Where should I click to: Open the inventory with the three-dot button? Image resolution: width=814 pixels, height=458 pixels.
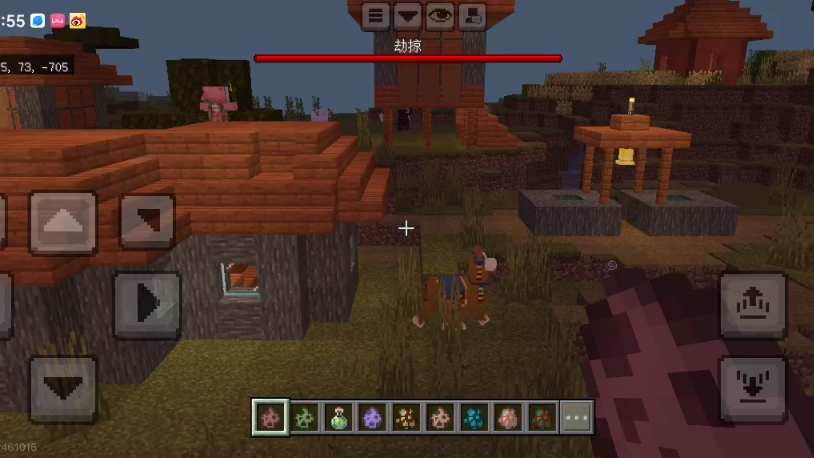pos(576,417)
